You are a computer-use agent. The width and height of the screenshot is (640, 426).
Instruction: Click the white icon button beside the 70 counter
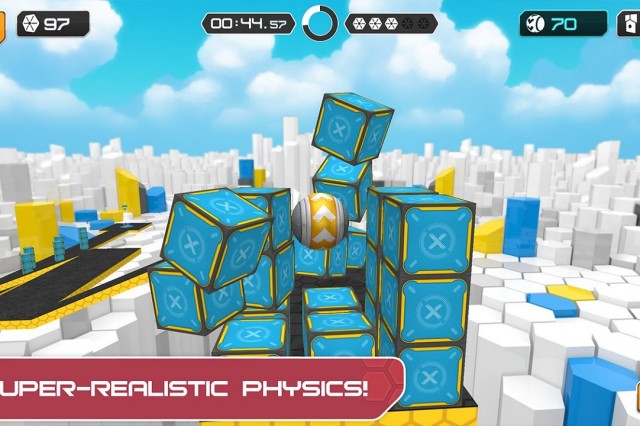(629, 23)
